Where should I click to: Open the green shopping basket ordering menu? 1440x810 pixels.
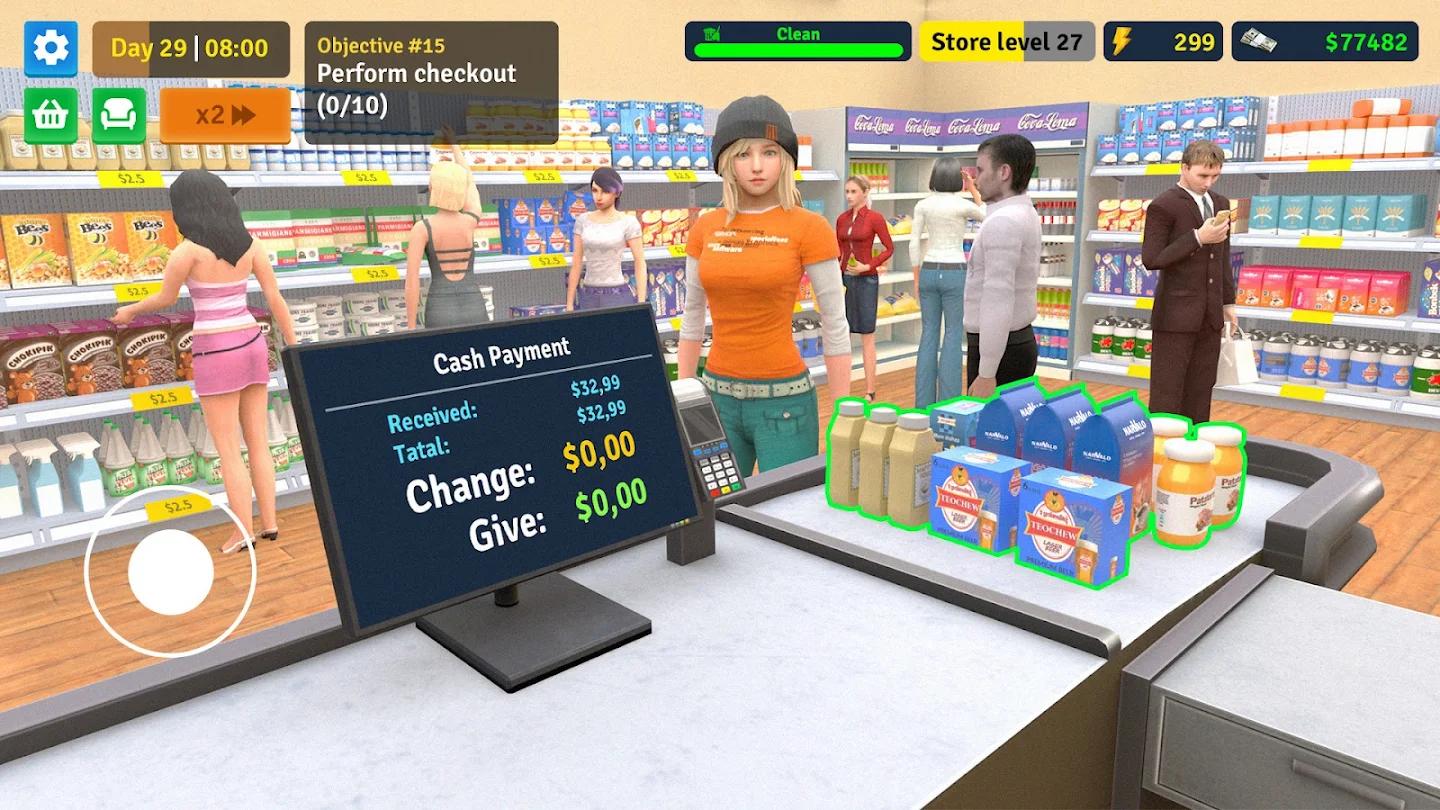tap(50, 115)
